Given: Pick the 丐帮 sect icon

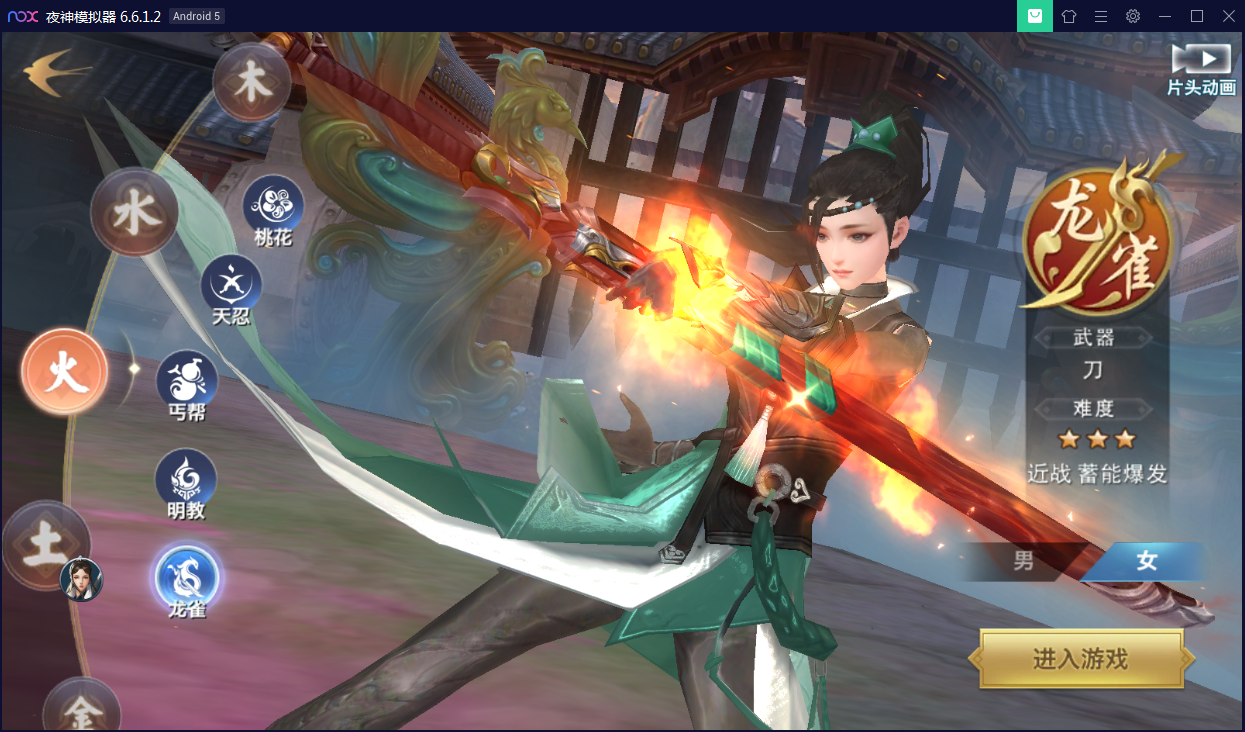Looking at the screenshot, I should pyautogui.click(x=187, y=379).
